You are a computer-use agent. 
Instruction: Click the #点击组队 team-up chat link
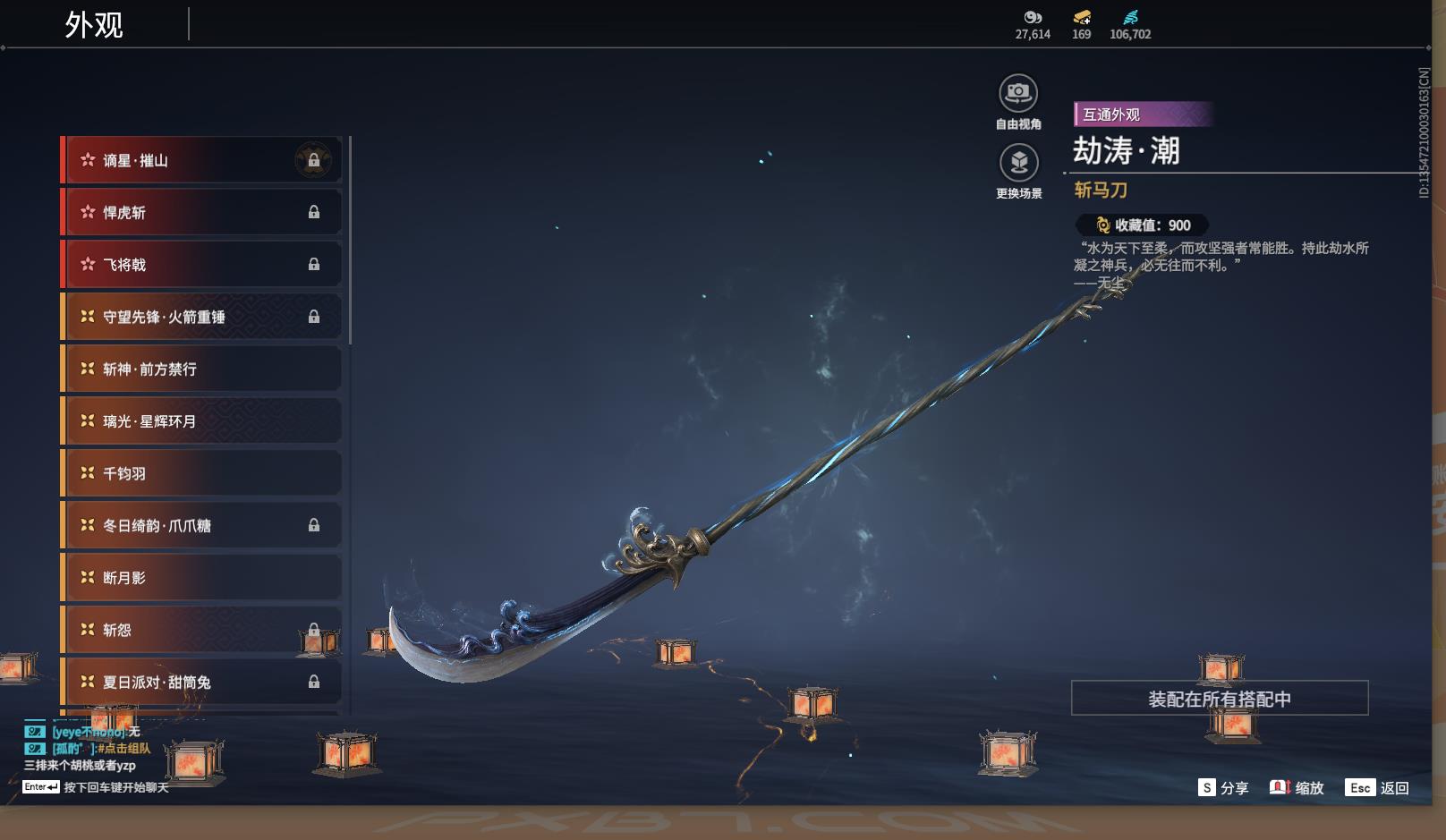(x=123, y=748)
